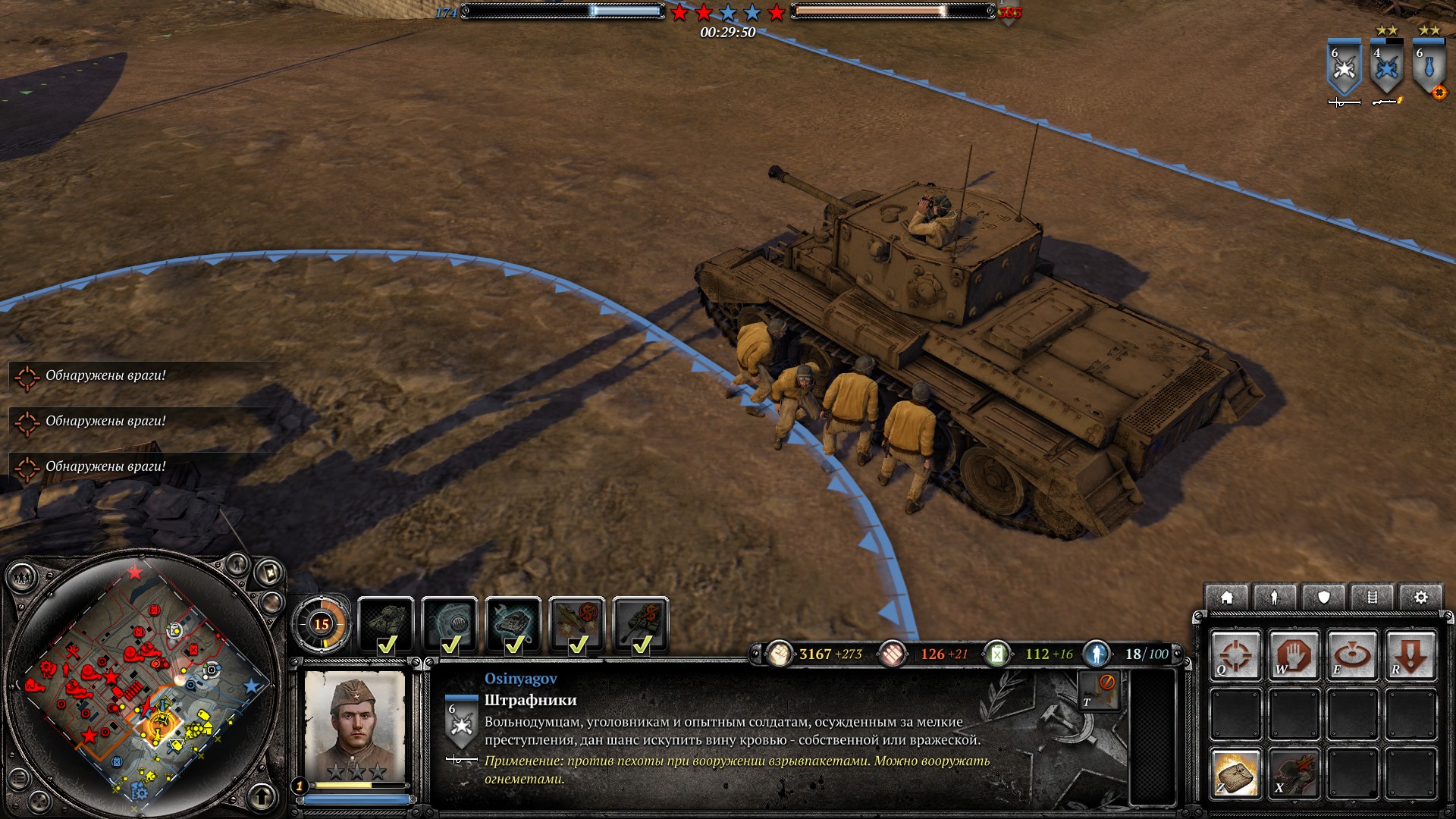Use the satchel charge ability
The image size is (1456, 819).
point(1235,773)
